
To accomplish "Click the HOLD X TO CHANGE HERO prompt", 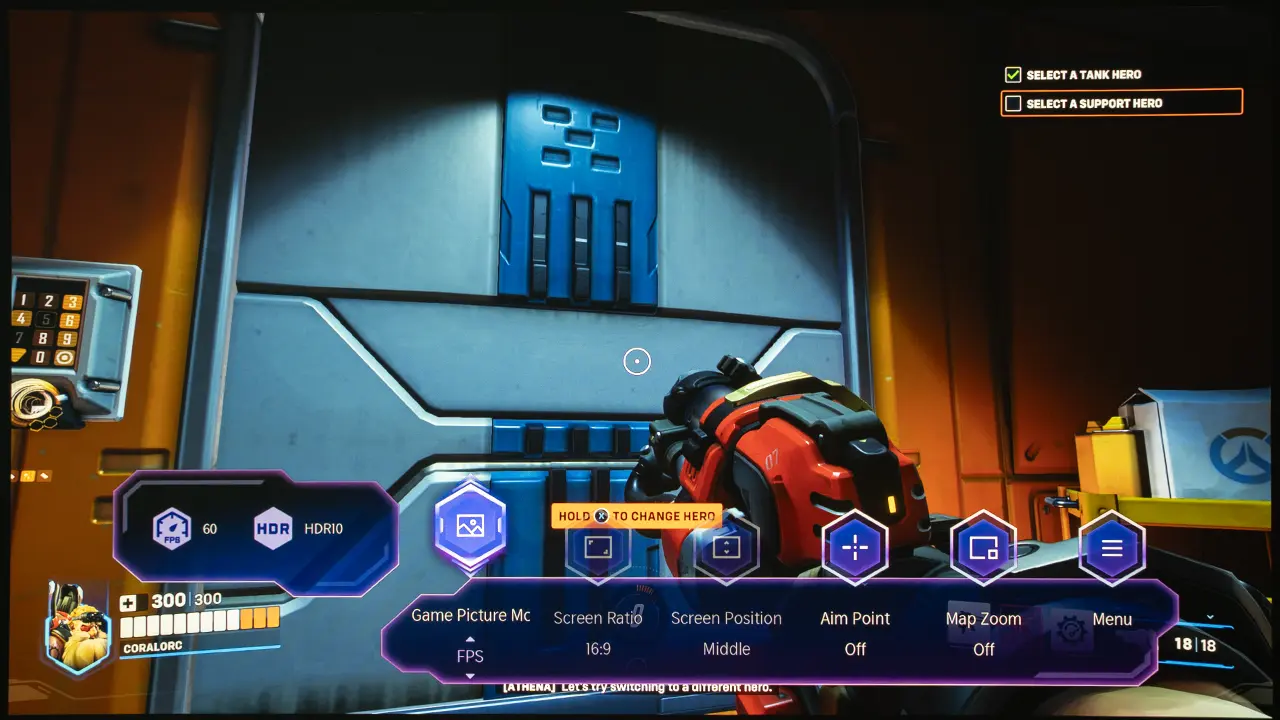I will click(637, 516).
